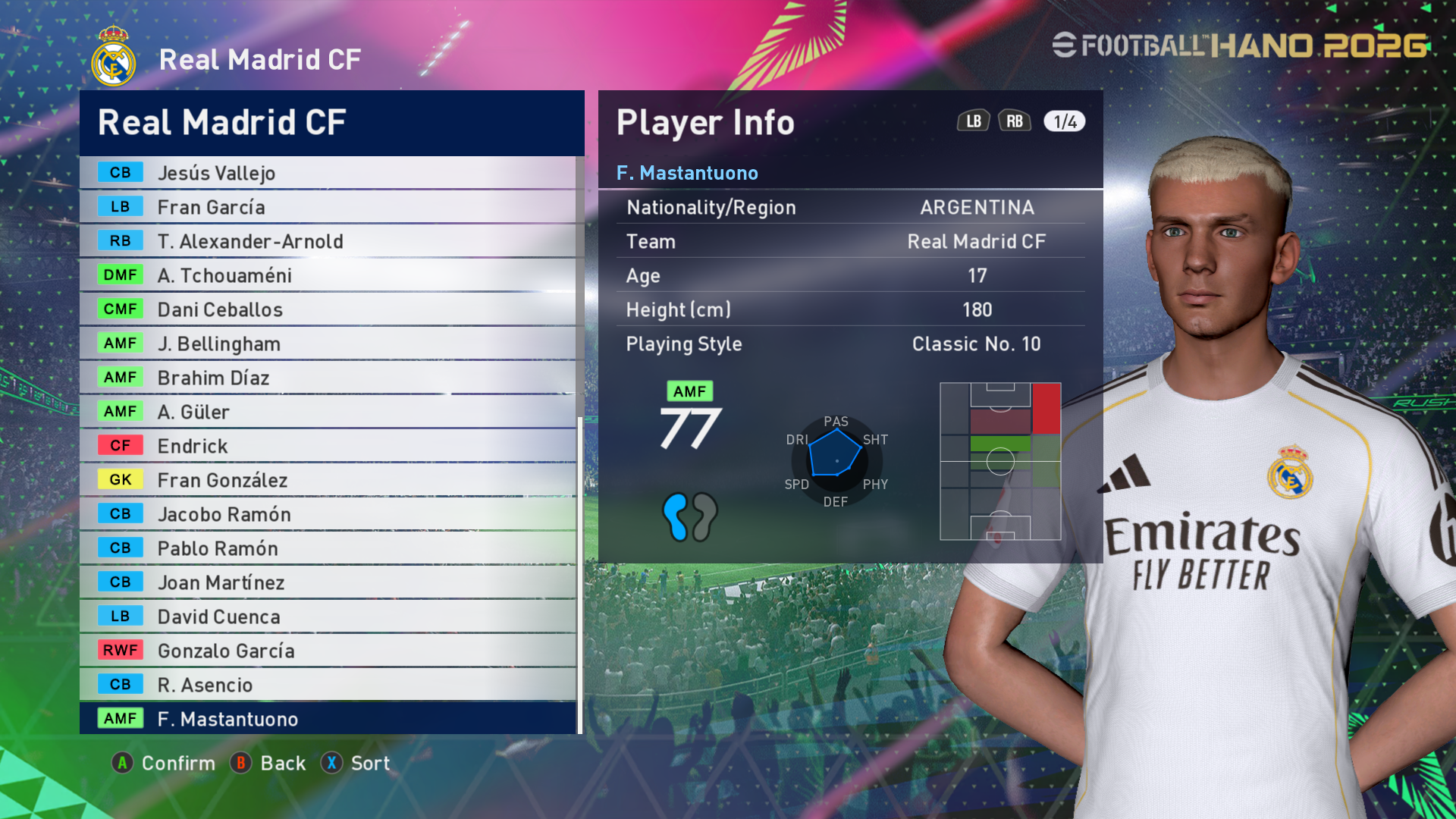
Task: Select T. Alexander-Arnold row
Action: (328, 241)
